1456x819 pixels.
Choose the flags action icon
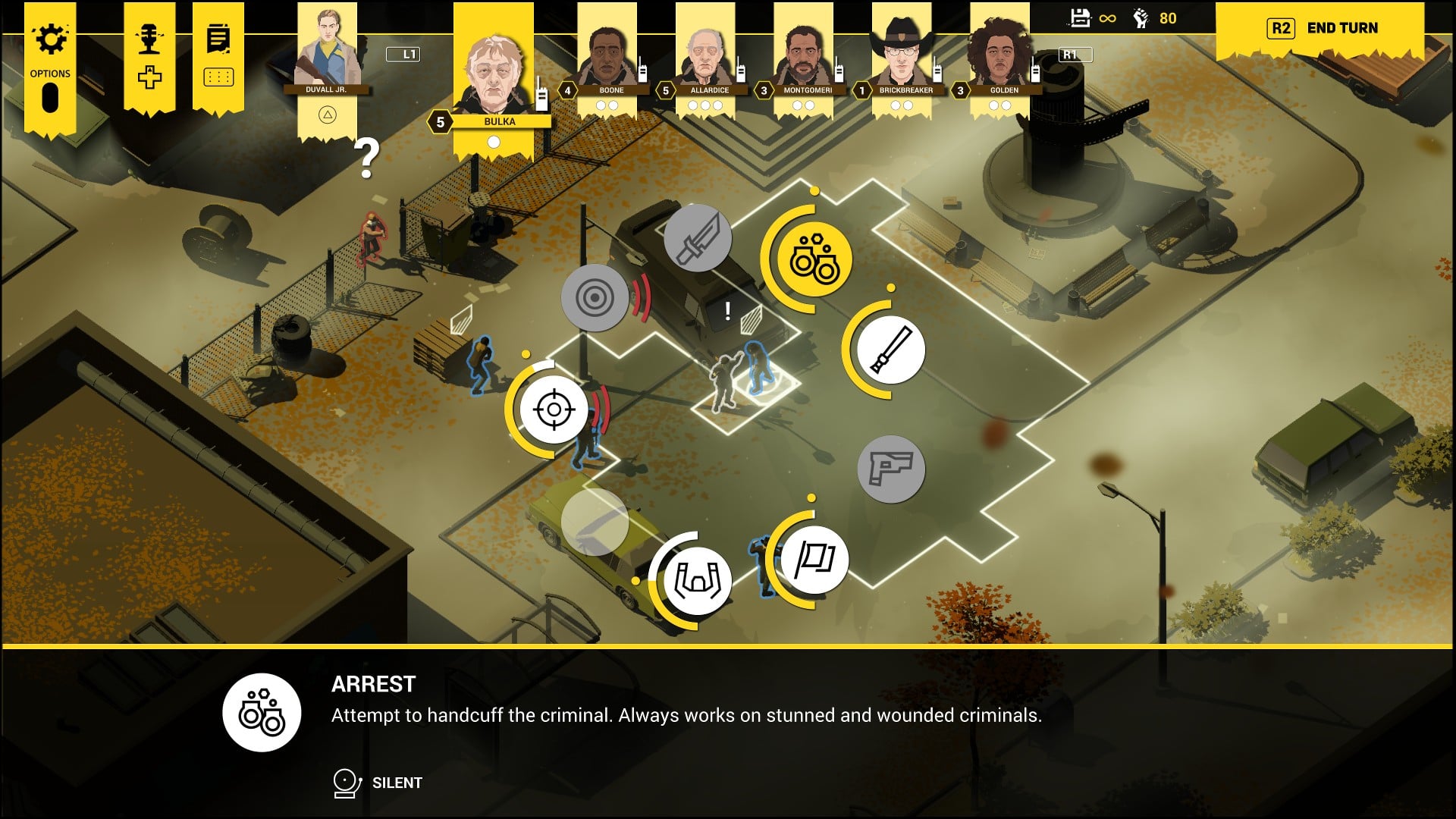(814, 560)
